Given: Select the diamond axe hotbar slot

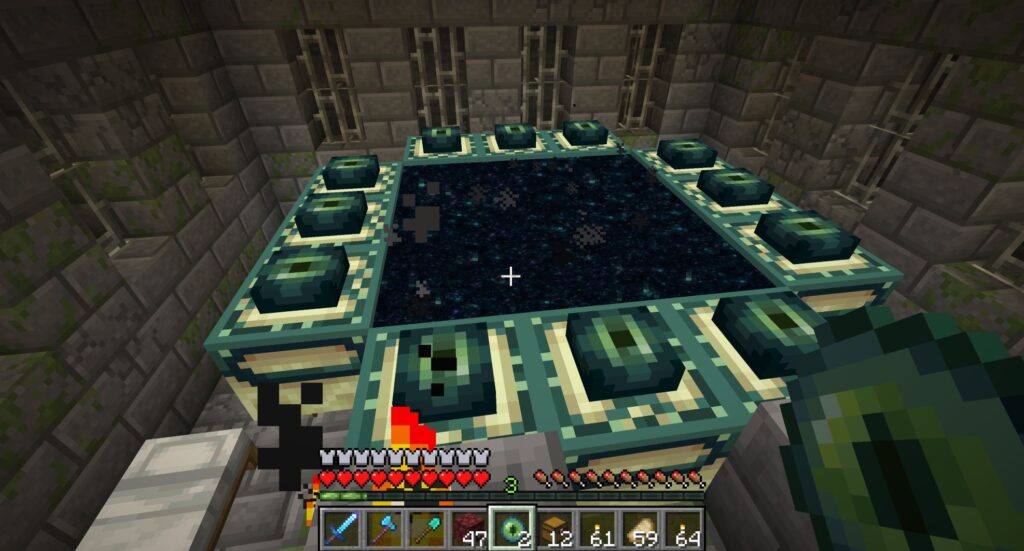Looking at the screenshot, I should [385, 527].
